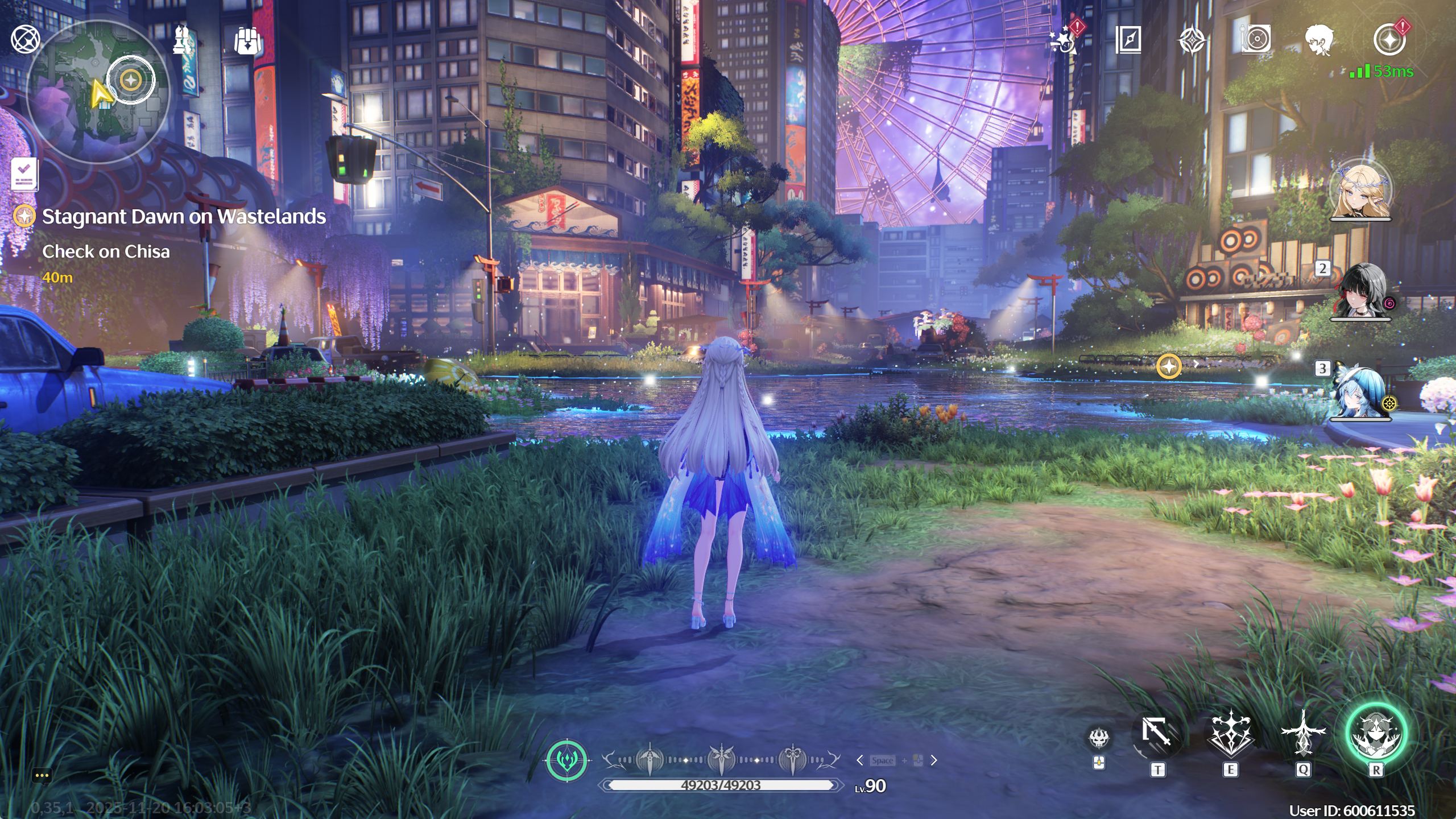
Task: Open the chat bubble icon
Action: pos(42,775)
